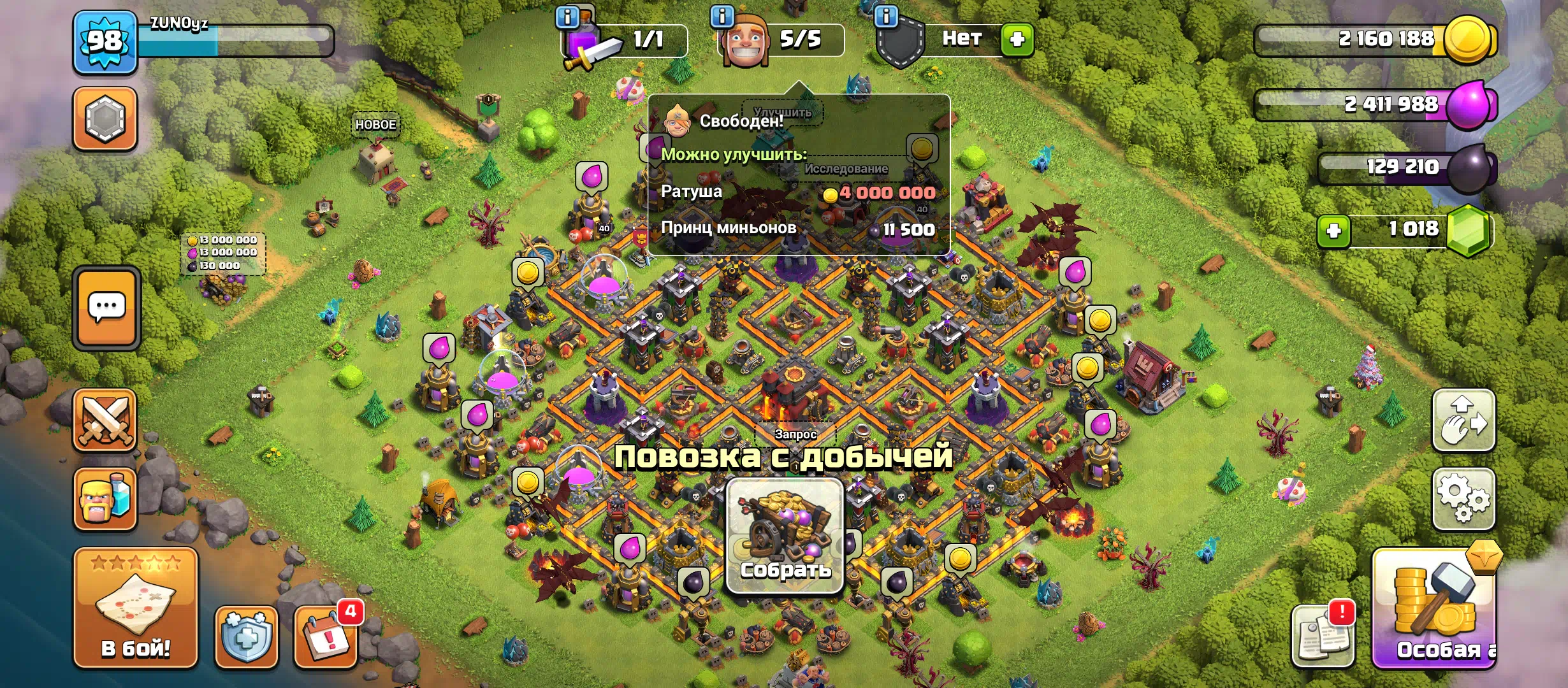
Task: Open the Особая special offer shop
Action: pyautogui.click(x=1434, y=610)
